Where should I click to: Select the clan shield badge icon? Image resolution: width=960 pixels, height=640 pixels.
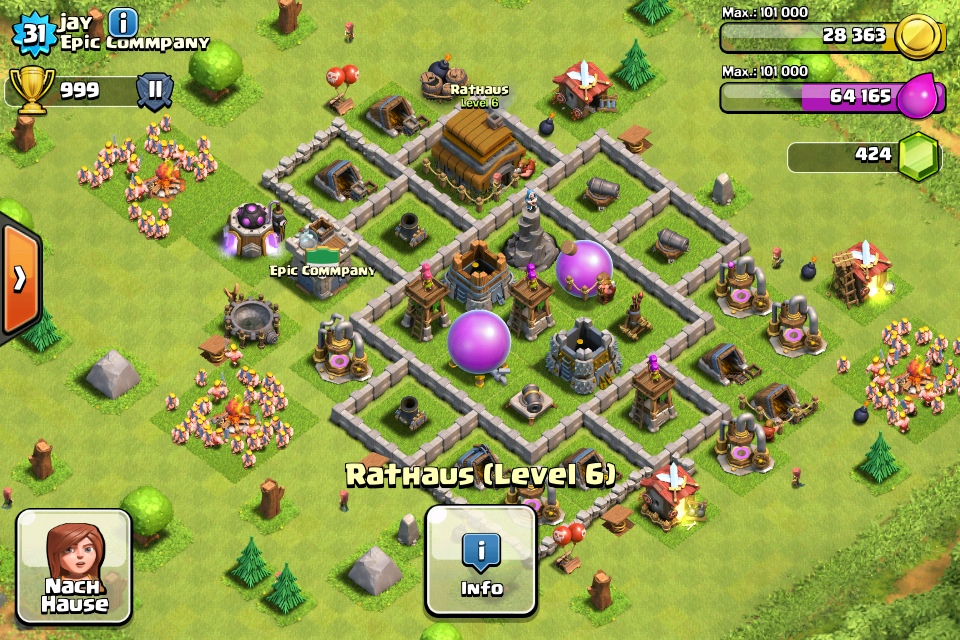click(x=155, y=90)
